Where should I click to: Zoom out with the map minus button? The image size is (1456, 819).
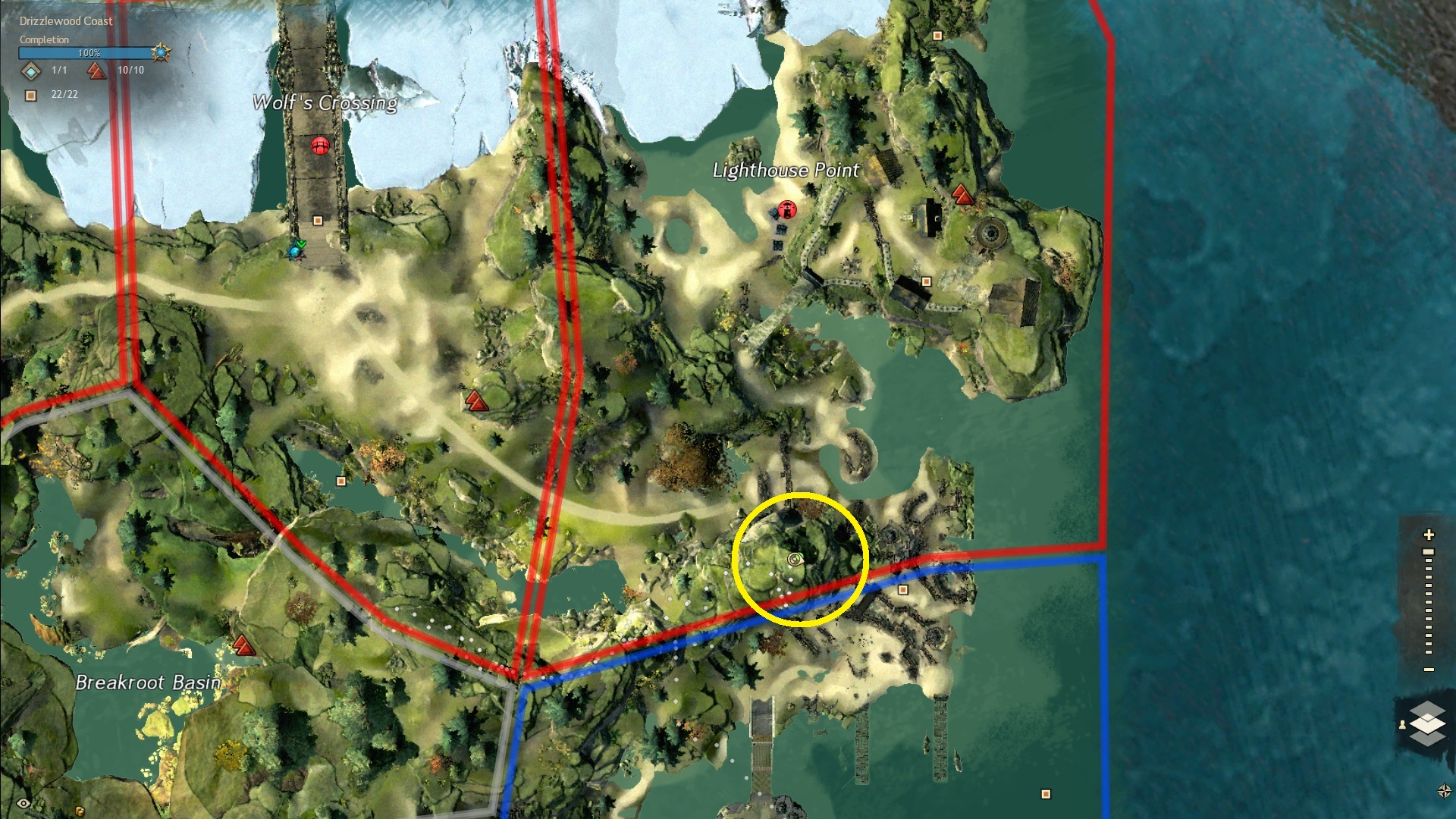tap(1429, 670)
